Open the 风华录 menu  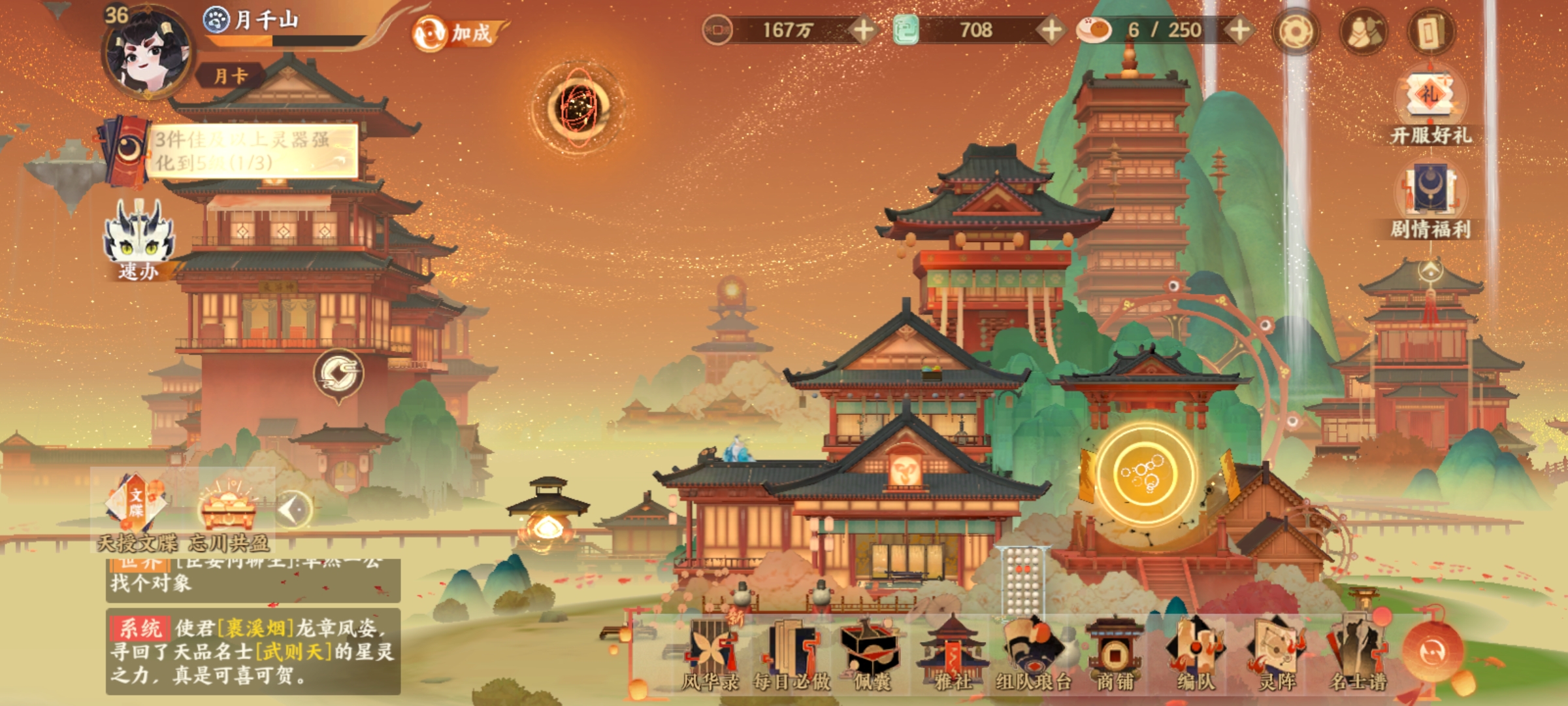pos(710,654)
